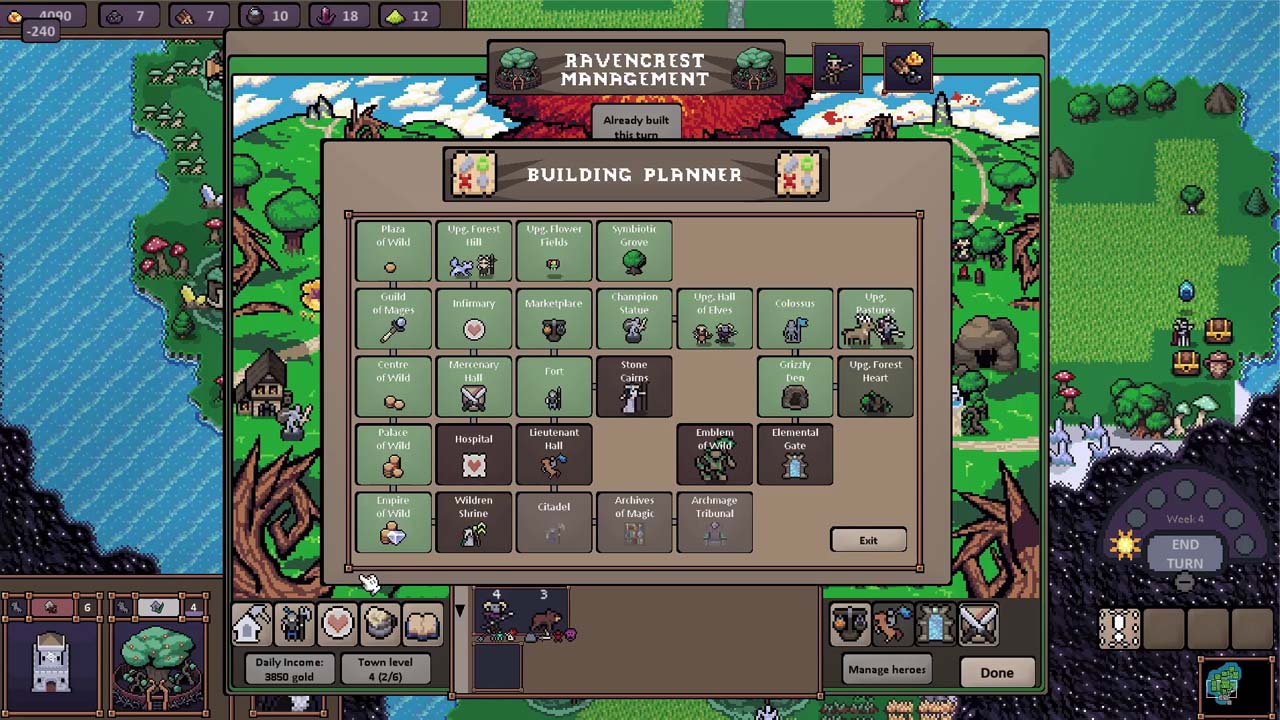Select the Symbiotic Grove building tile
This screenshot has height=720, width=1280.
point(634,251)
